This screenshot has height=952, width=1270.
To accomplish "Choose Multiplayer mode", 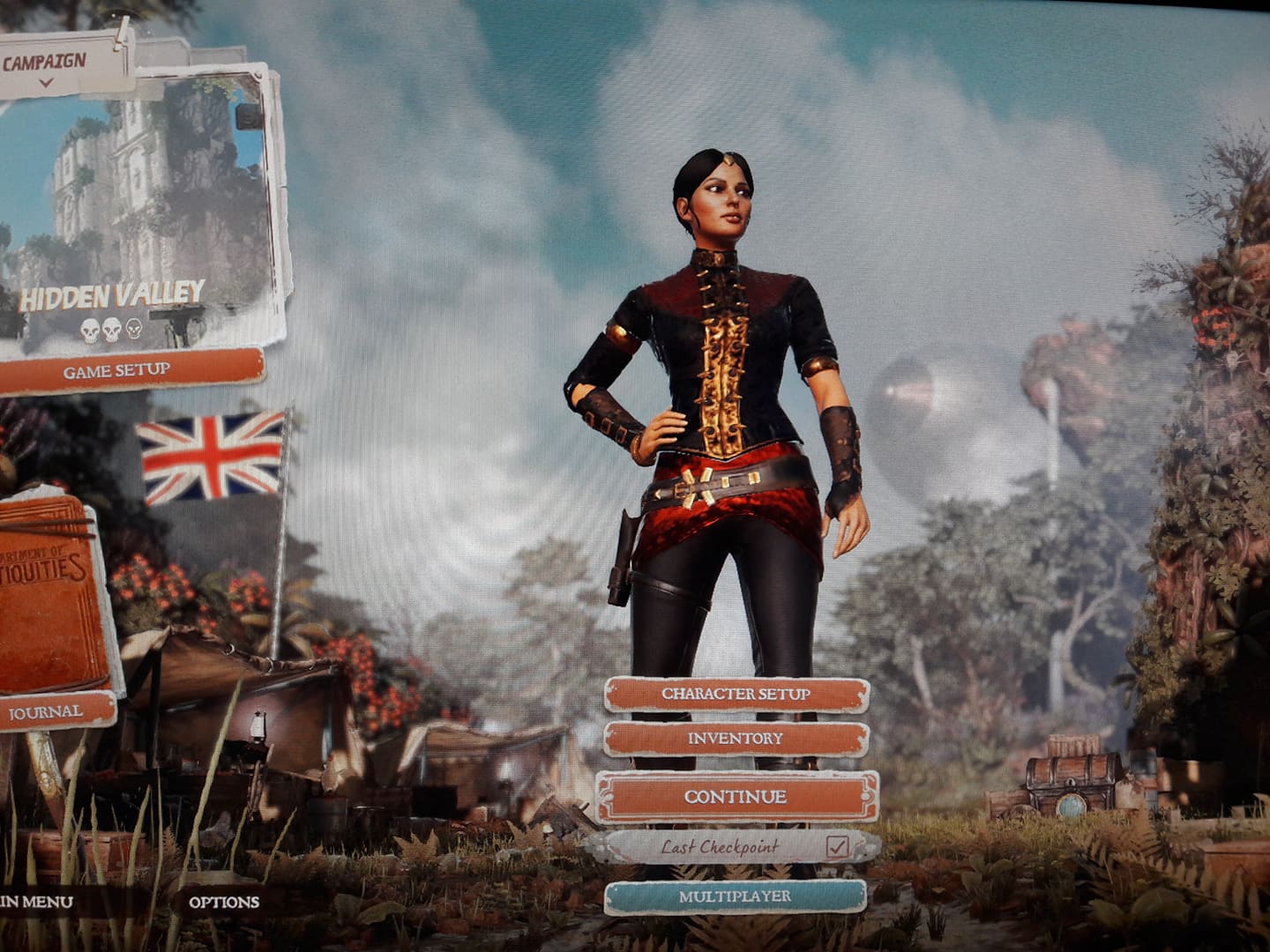I will [x=735, y=897].
